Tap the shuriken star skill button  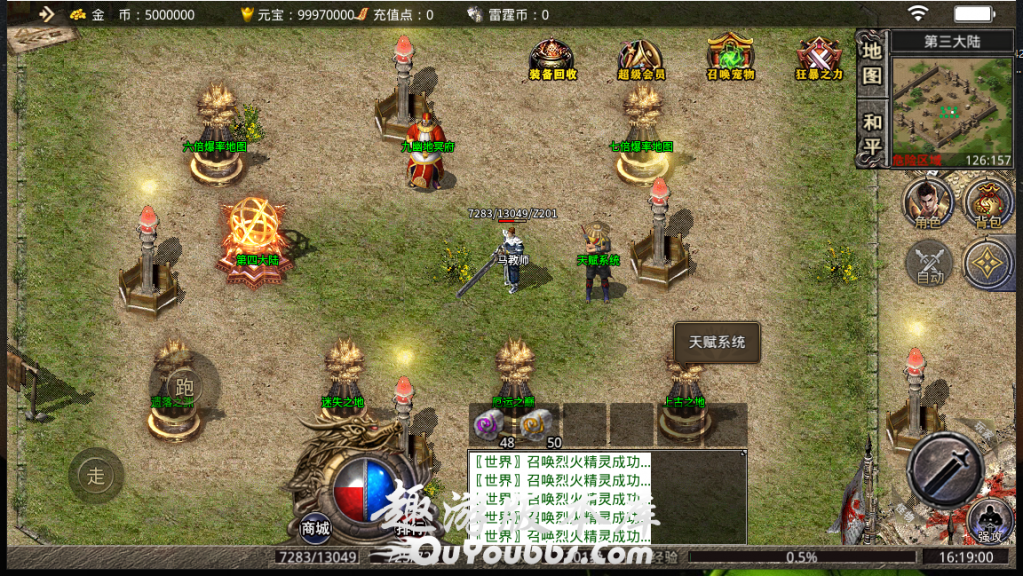coord(989,264)
